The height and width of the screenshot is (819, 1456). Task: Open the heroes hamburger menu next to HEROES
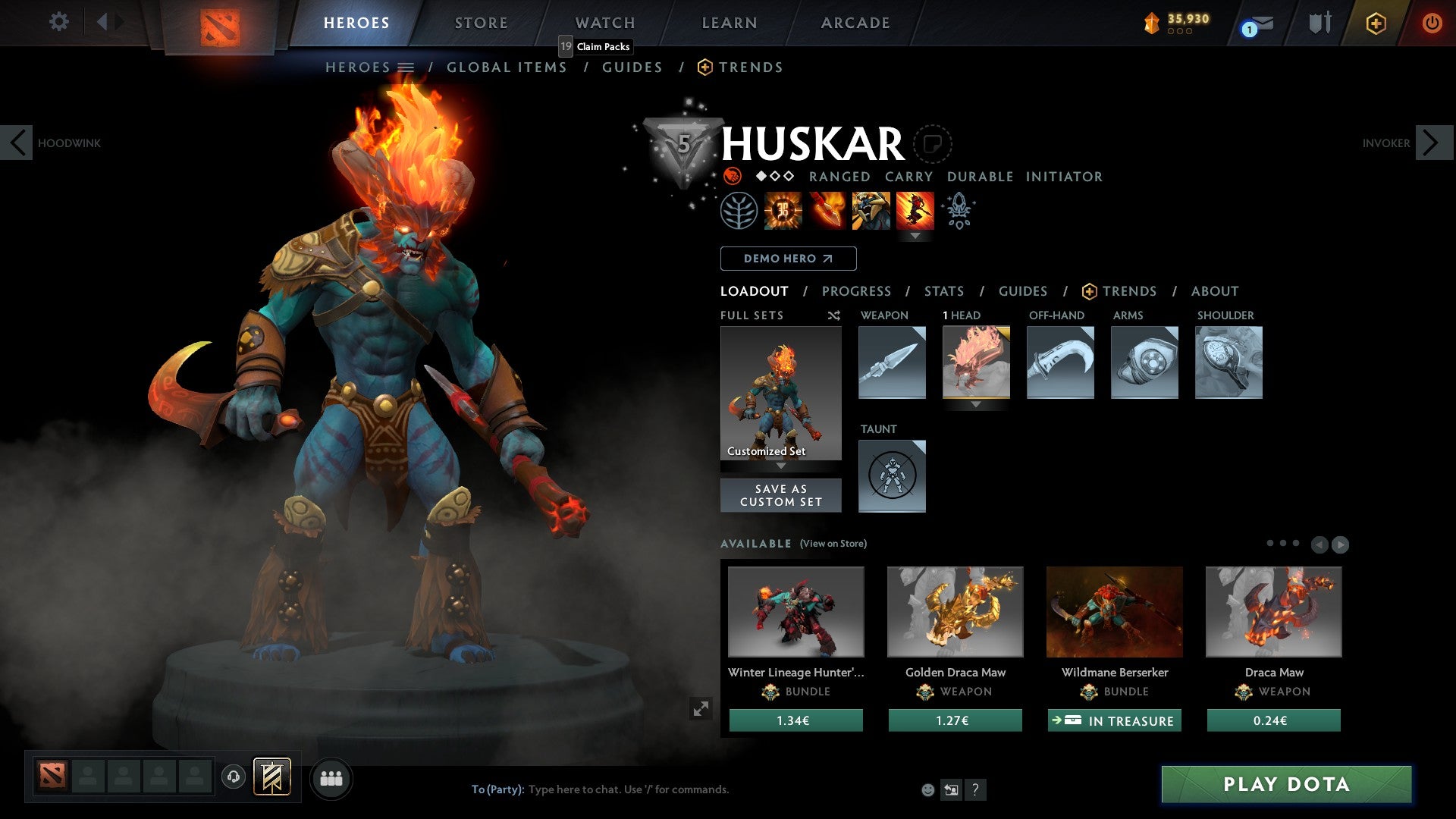[x=405, y=67]
